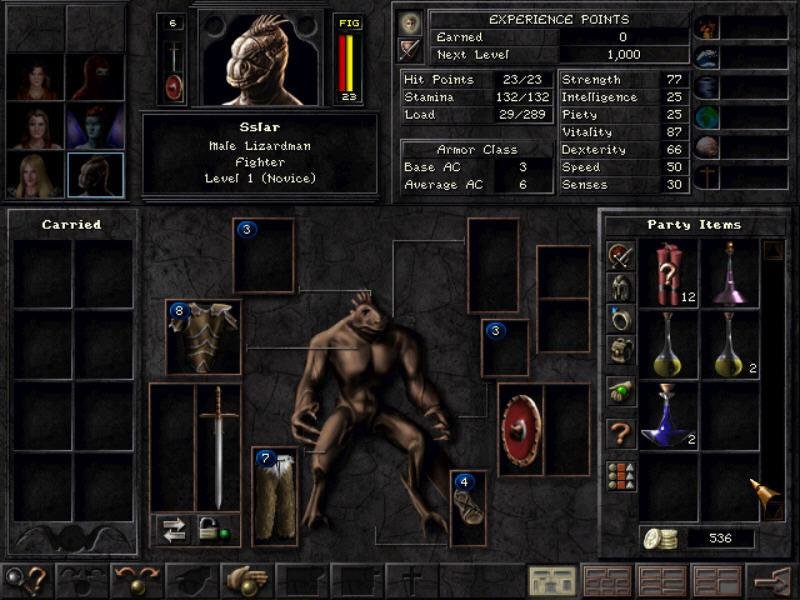Toggle the weapon padlock button
Viewport: 800px width, 600px height.
click(211, 531)
